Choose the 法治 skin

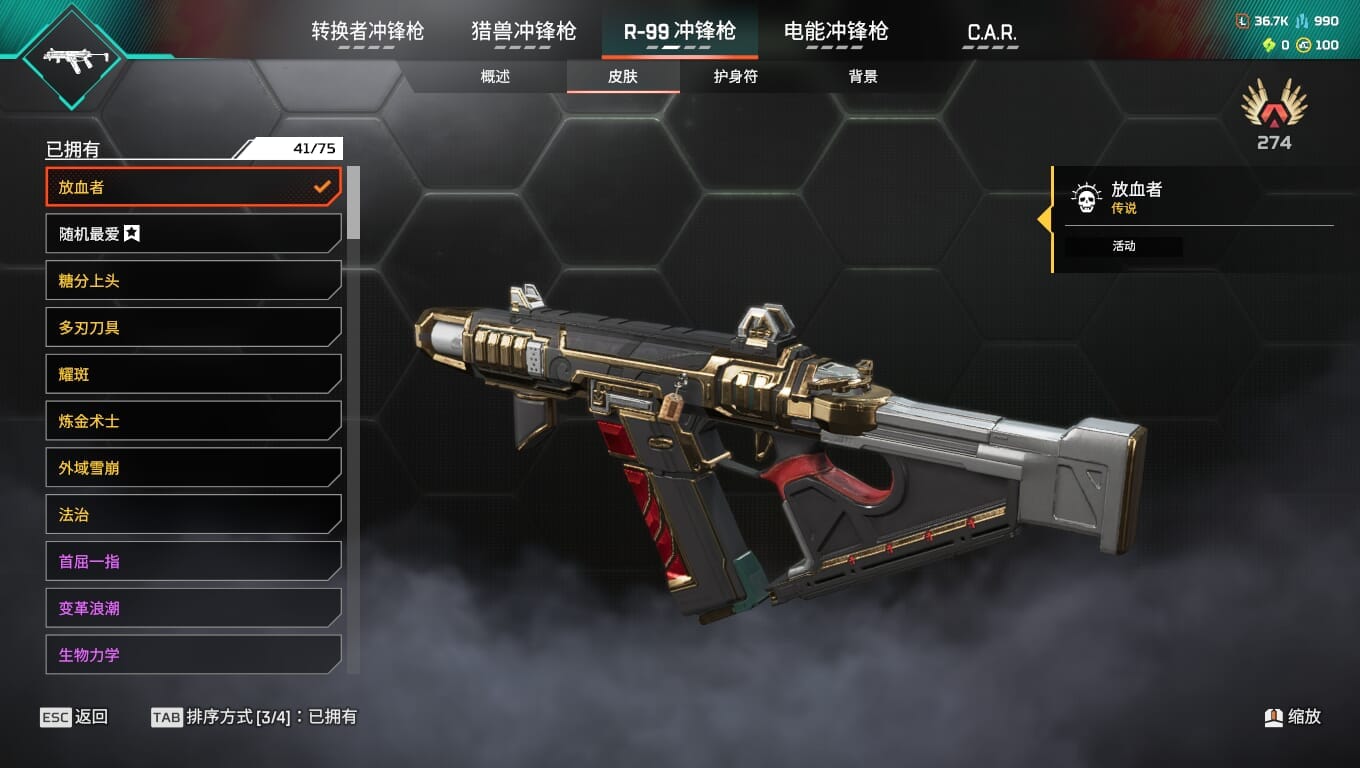tap(193, 515)
